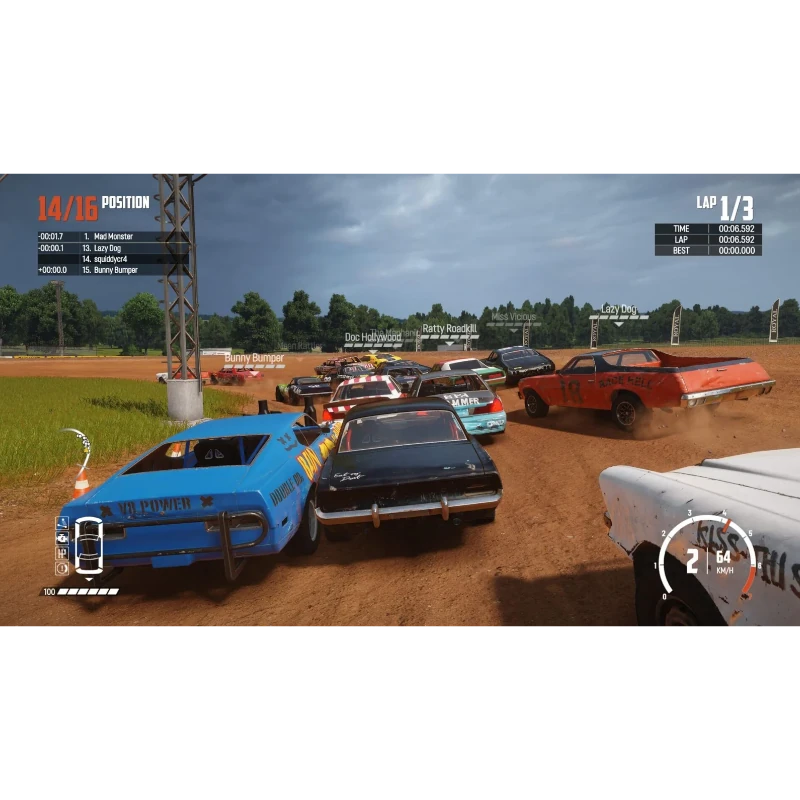800x800 pixels.
Task: Click the car damage diagram
Action: click(x=89, y=546)
